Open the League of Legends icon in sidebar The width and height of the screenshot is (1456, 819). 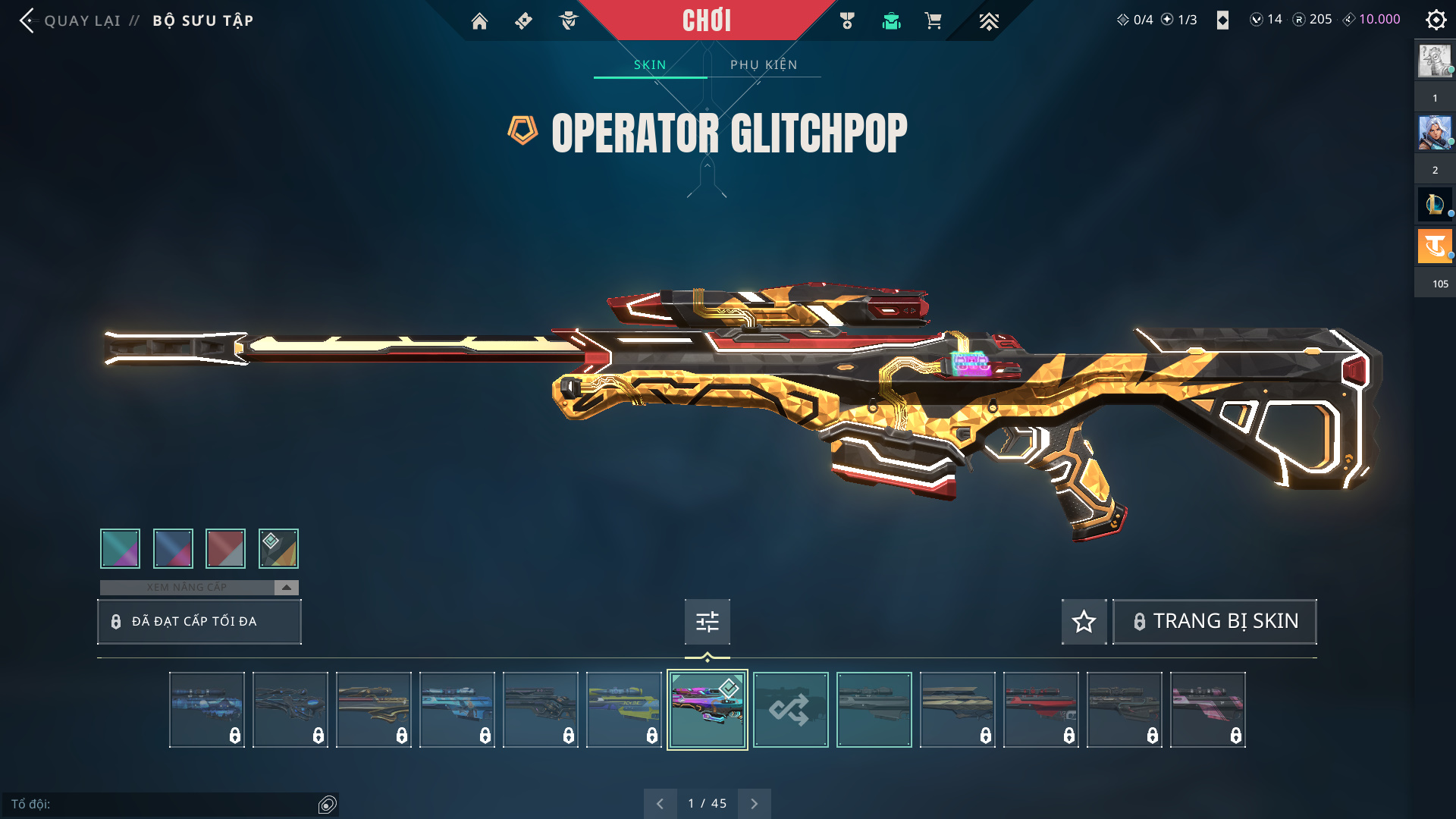[x=1434, y=204]
